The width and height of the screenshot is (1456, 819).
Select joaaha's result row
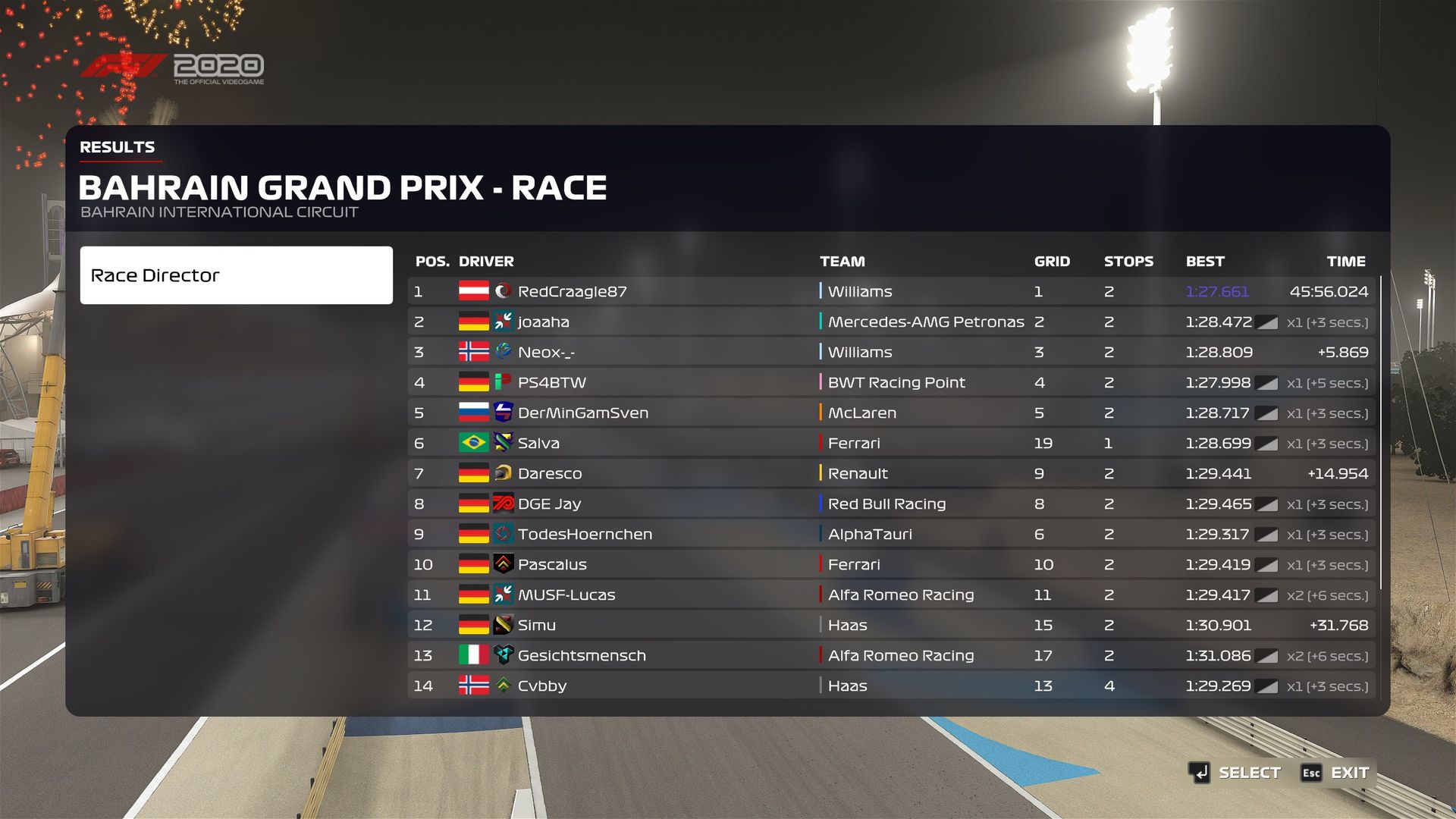click(x=891, y=322)
